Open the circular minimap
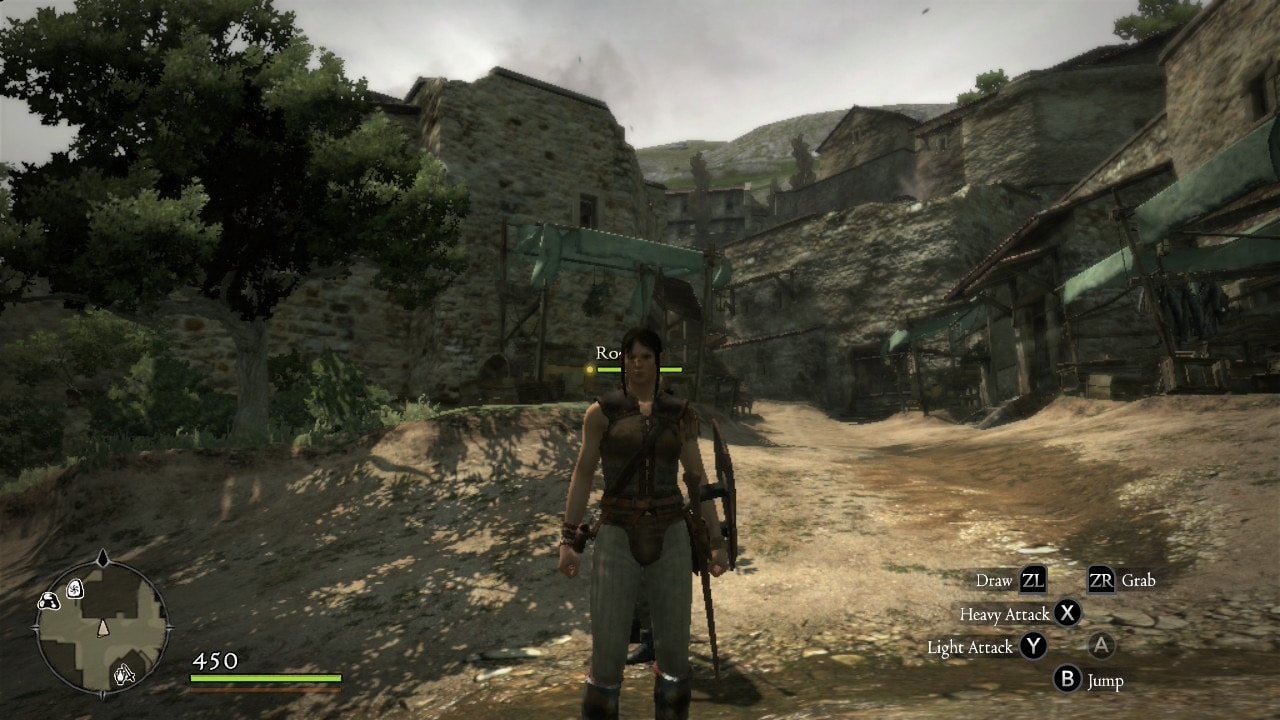 102,627
